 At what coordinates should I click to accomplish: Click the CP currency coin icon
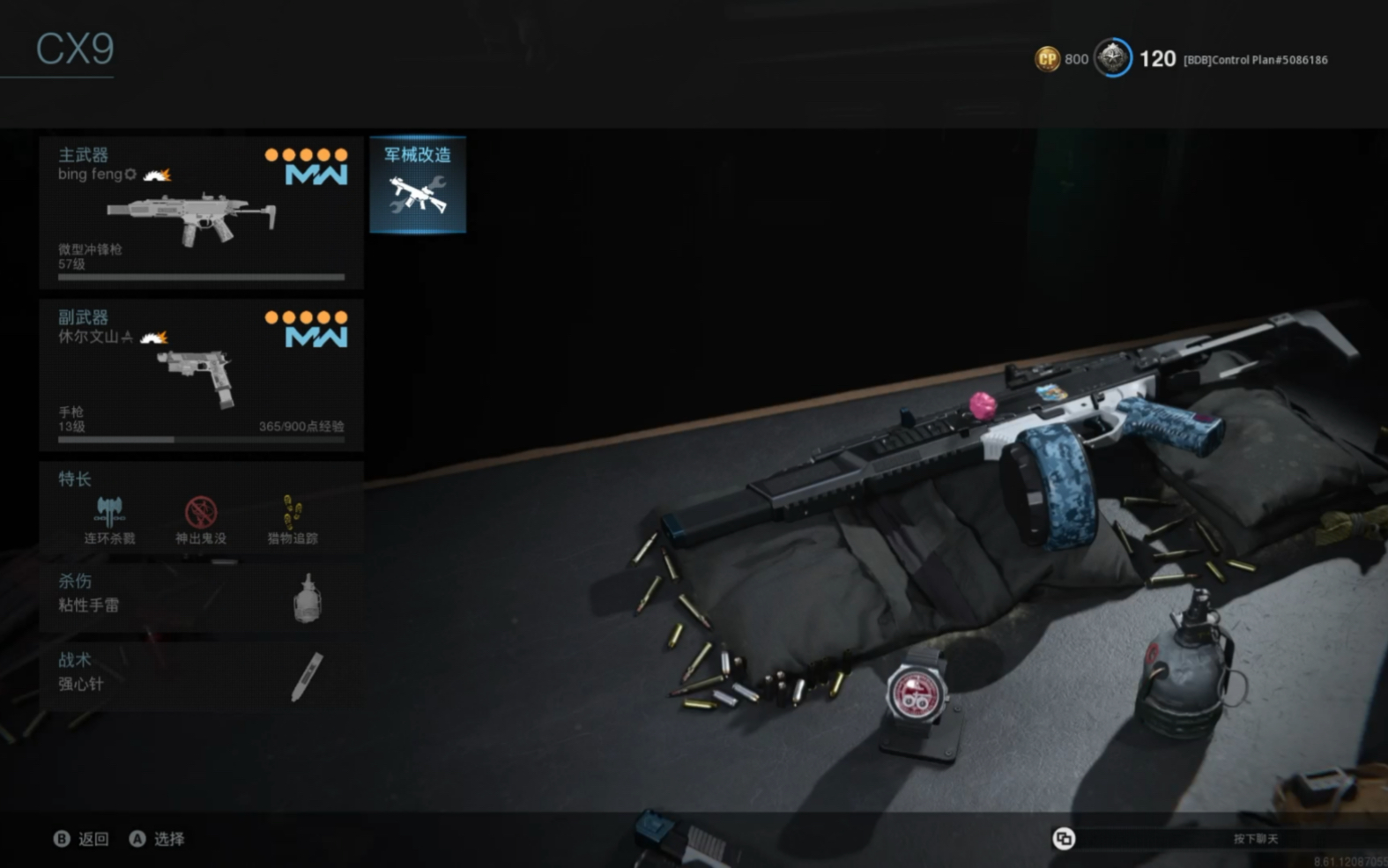pyautogui.click(x=1047, y=59)
